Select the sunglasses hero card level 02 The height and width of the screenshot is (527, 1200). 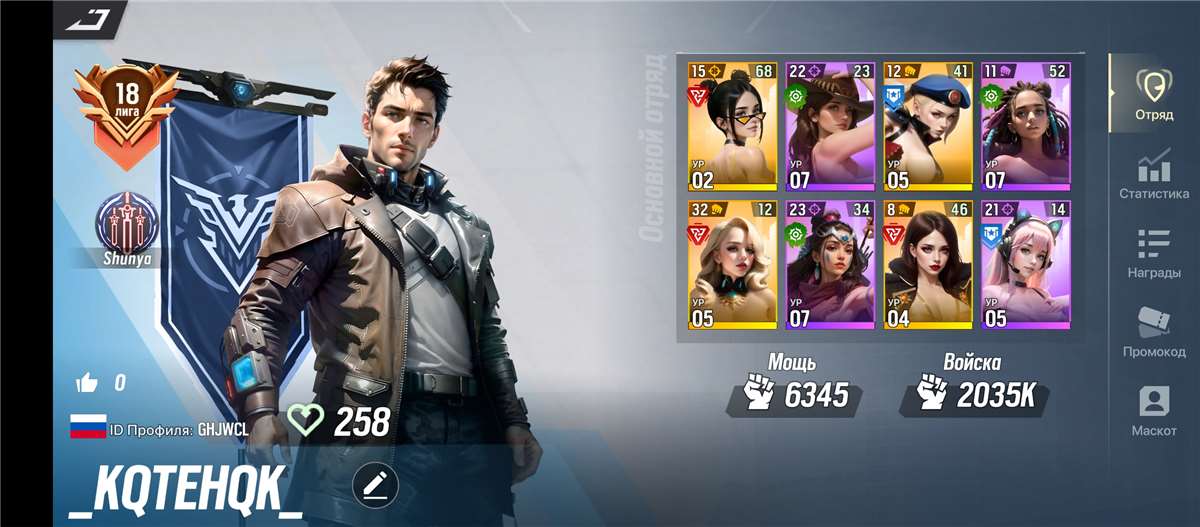733,126
